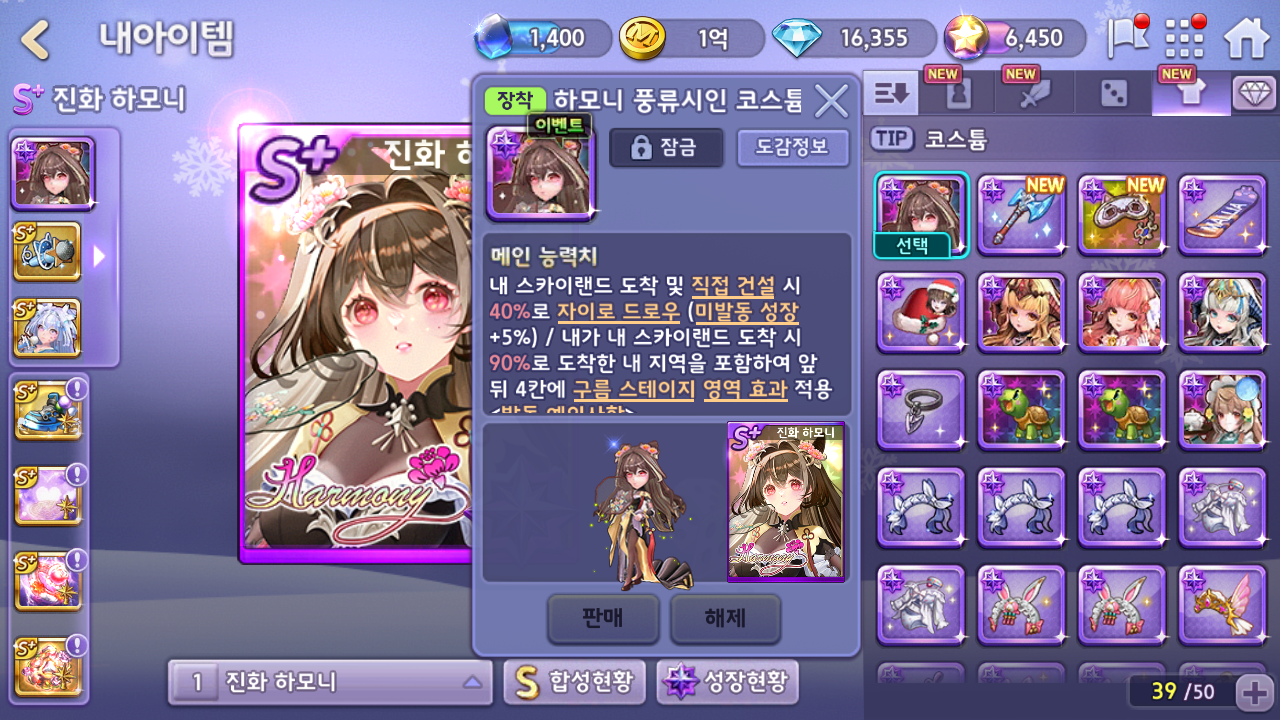Image resolution: width=1280 pixels, height=720 pixels.
Task: Open the diamond gem tab
Action: tap(1254, 94)
